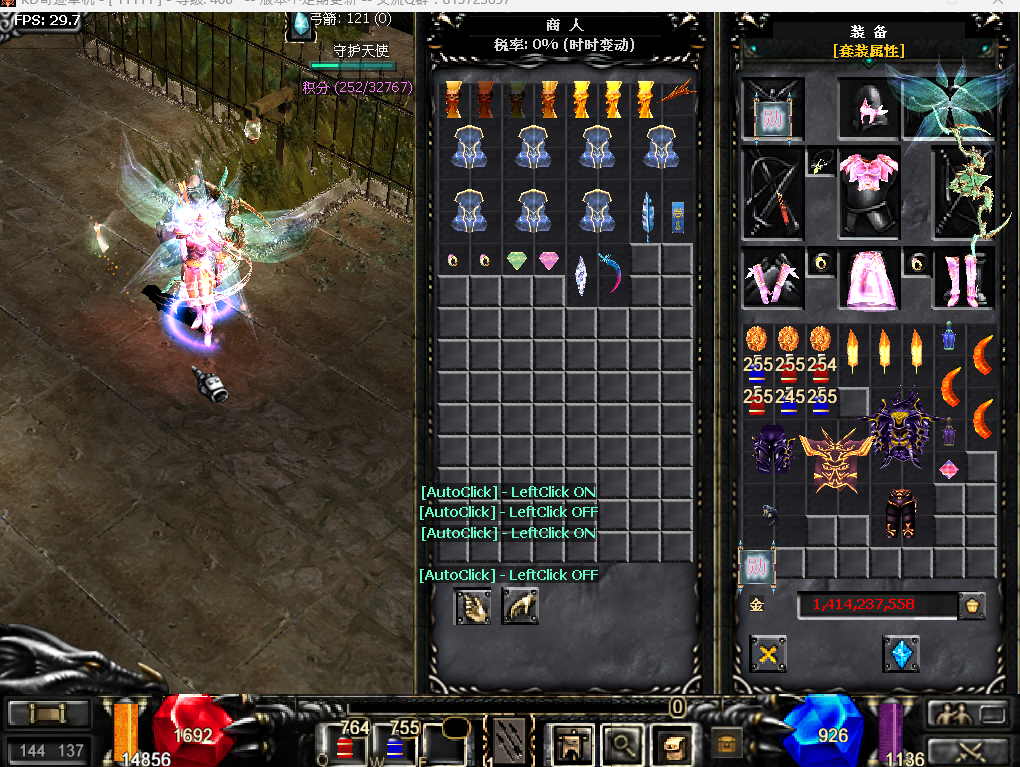Click the blue crystal button in inventory
The height and width of the screenshot is (767, 1020).
(900, 654)
